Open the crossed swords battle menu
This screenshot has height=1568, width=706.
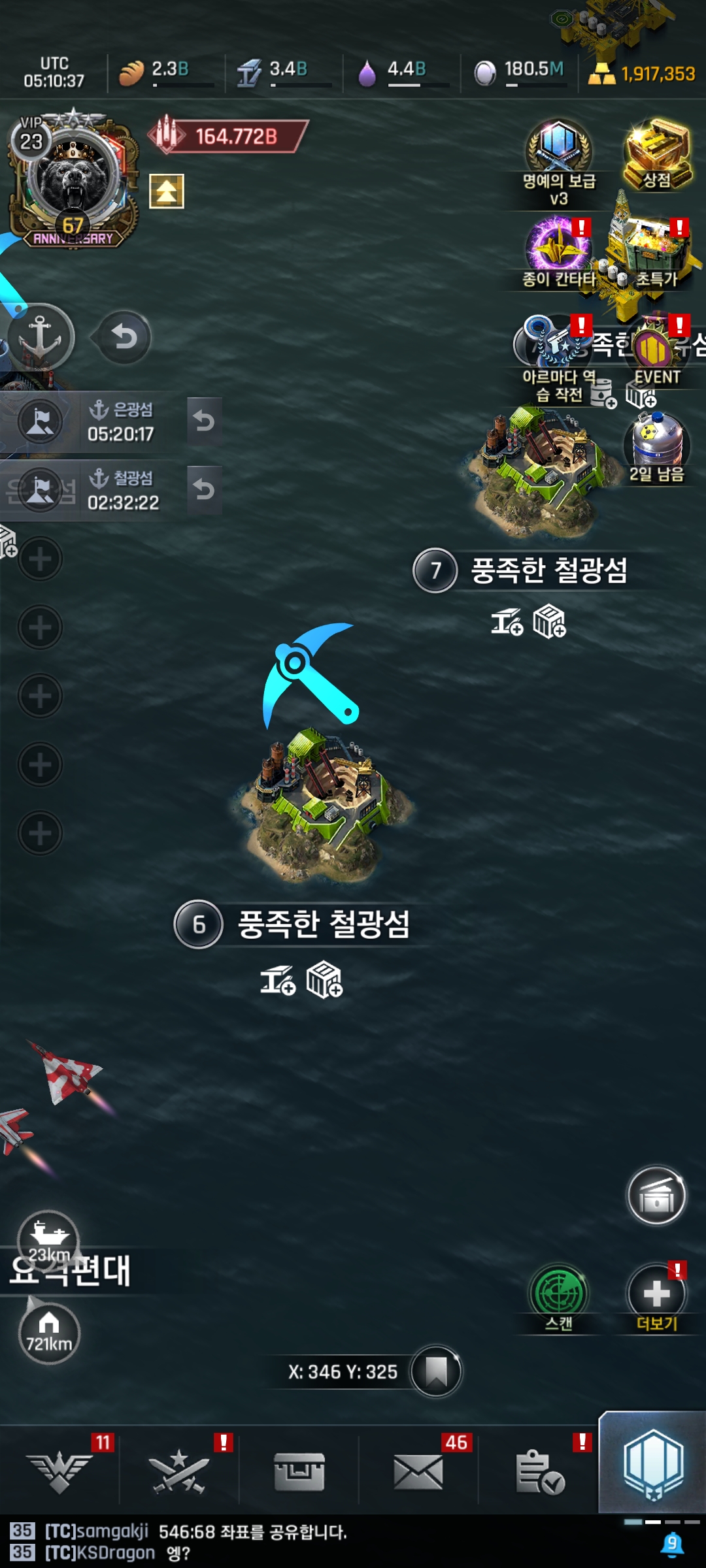(179, 1472)
